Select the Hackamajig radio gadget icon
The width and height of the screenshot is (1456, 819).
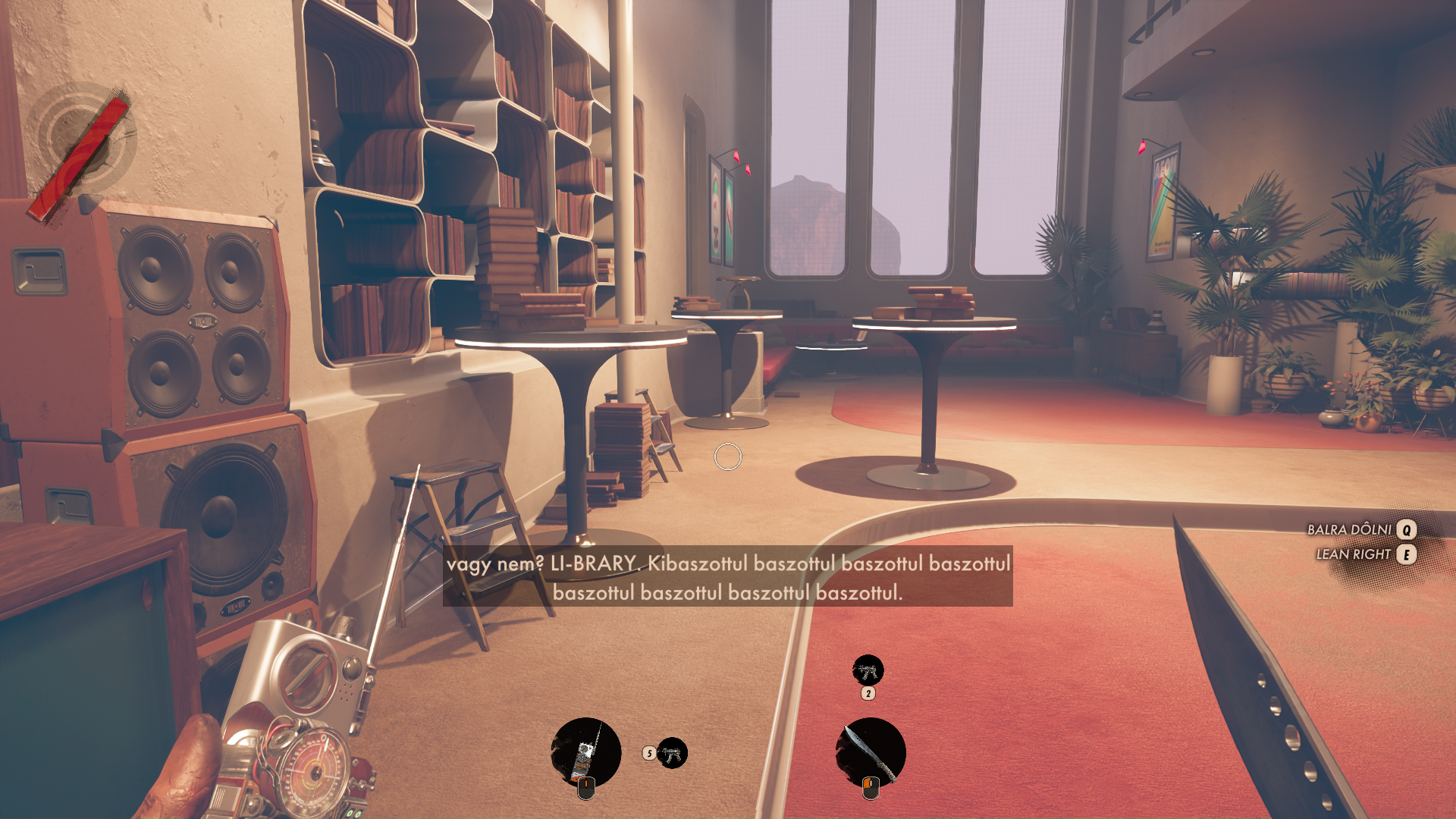click(x=585, y=752)
